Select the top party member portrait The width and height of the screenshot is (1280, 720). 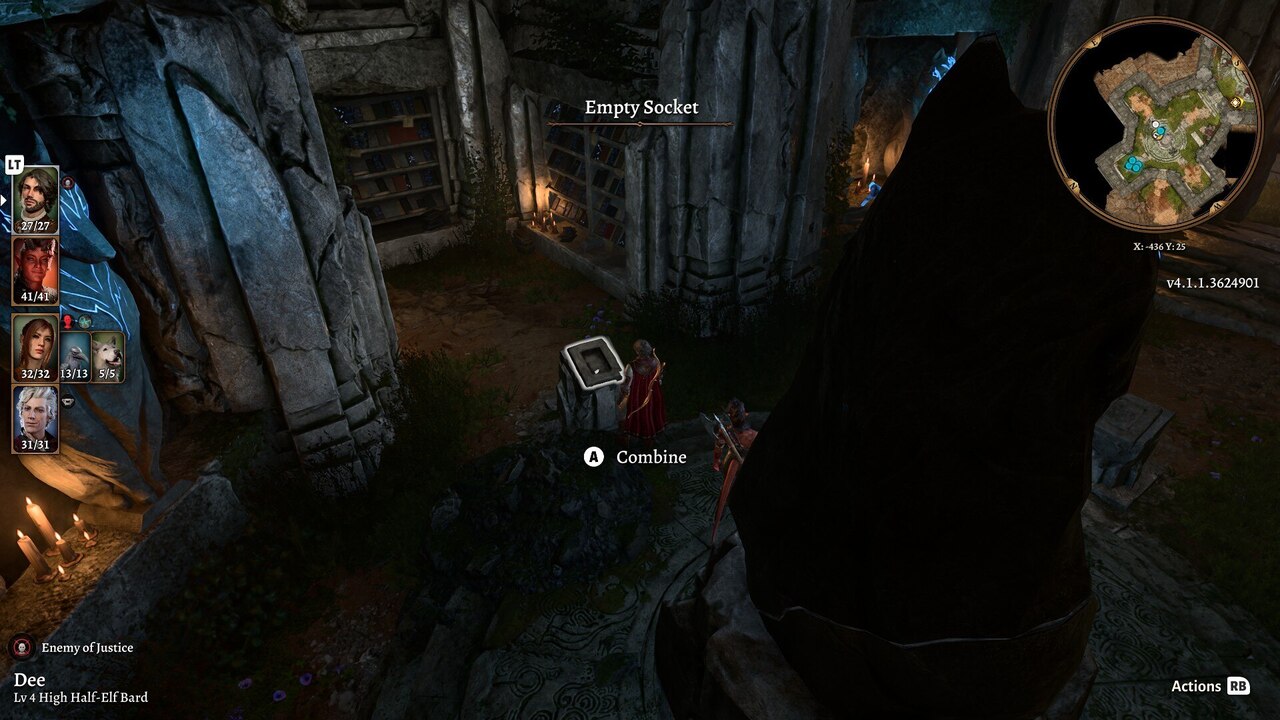37,197
